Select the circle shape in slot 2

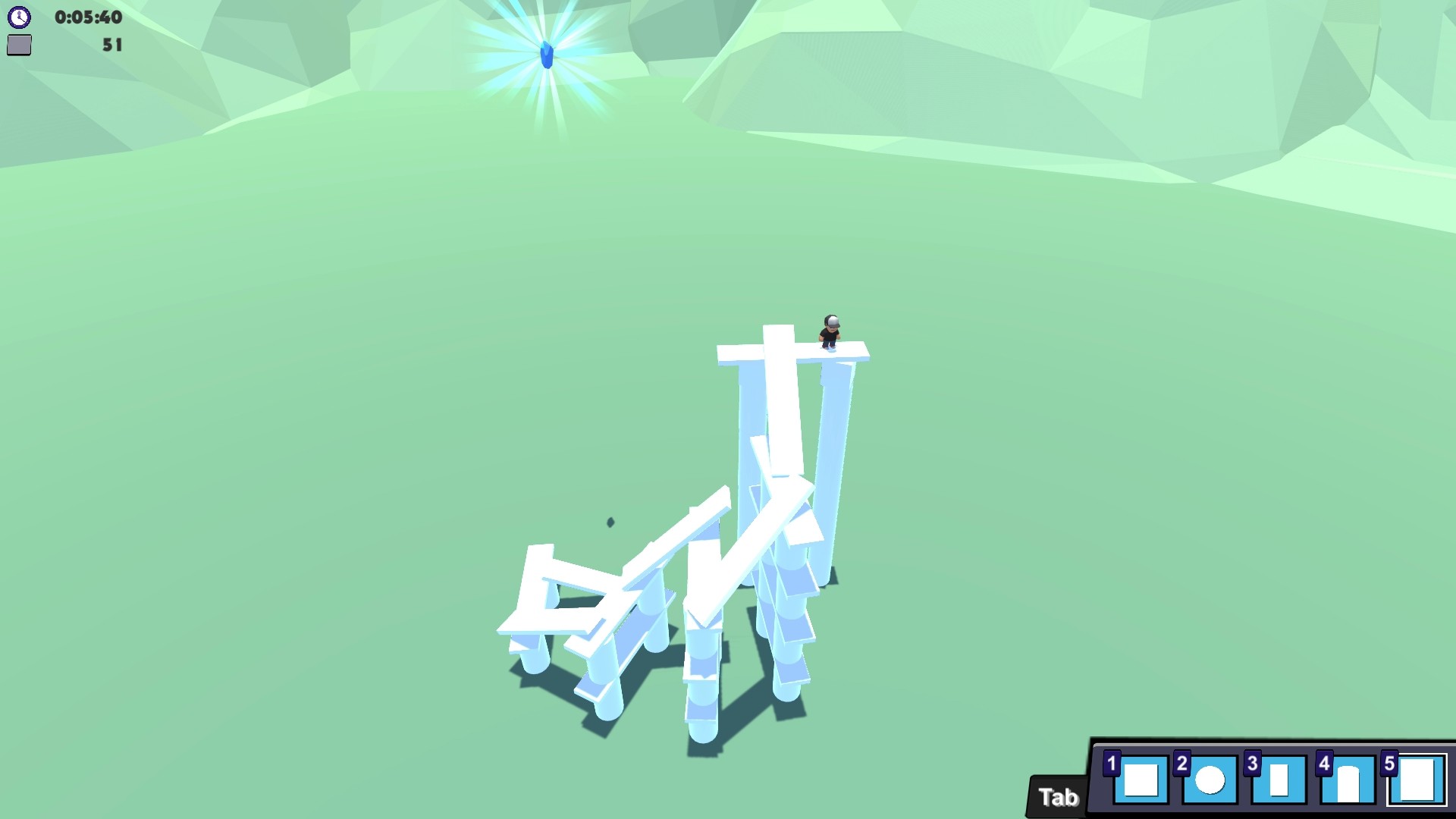[1212, 781]
